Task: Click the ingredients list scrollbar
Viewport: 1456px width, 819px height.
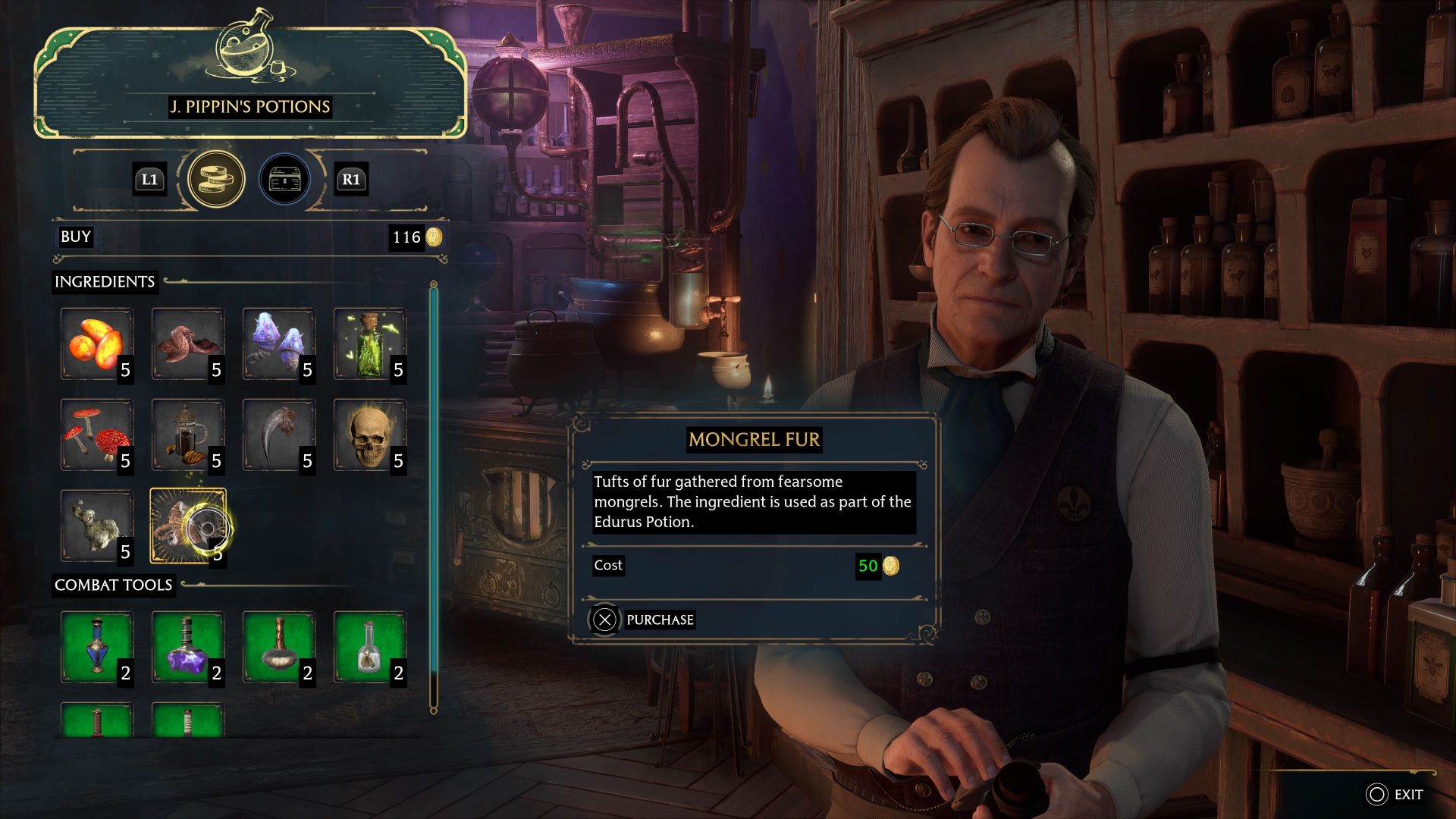Action: [x=433, y=493]
